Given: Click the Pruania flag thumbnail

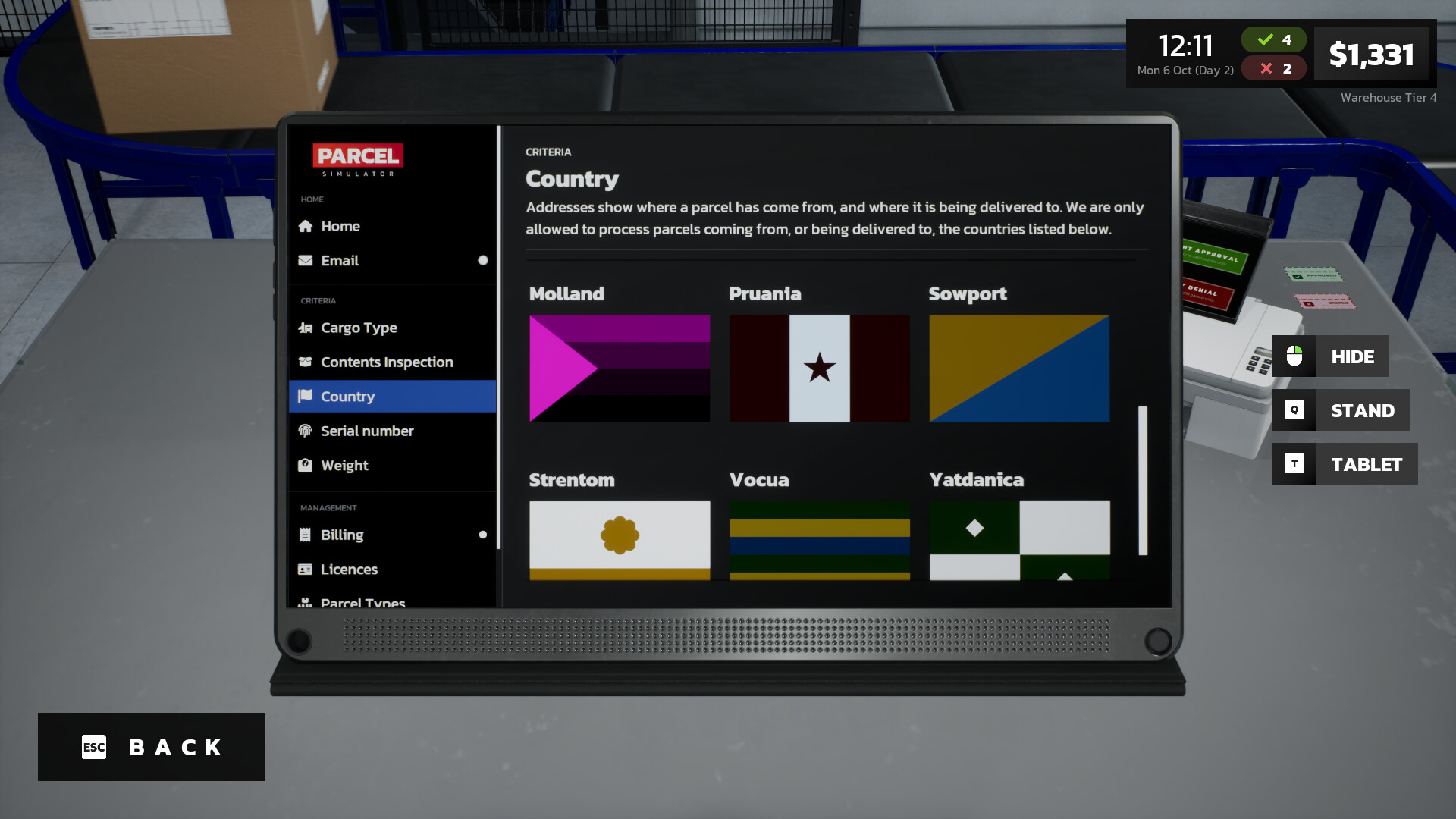Looking at the screenshot, I should 819,369.
